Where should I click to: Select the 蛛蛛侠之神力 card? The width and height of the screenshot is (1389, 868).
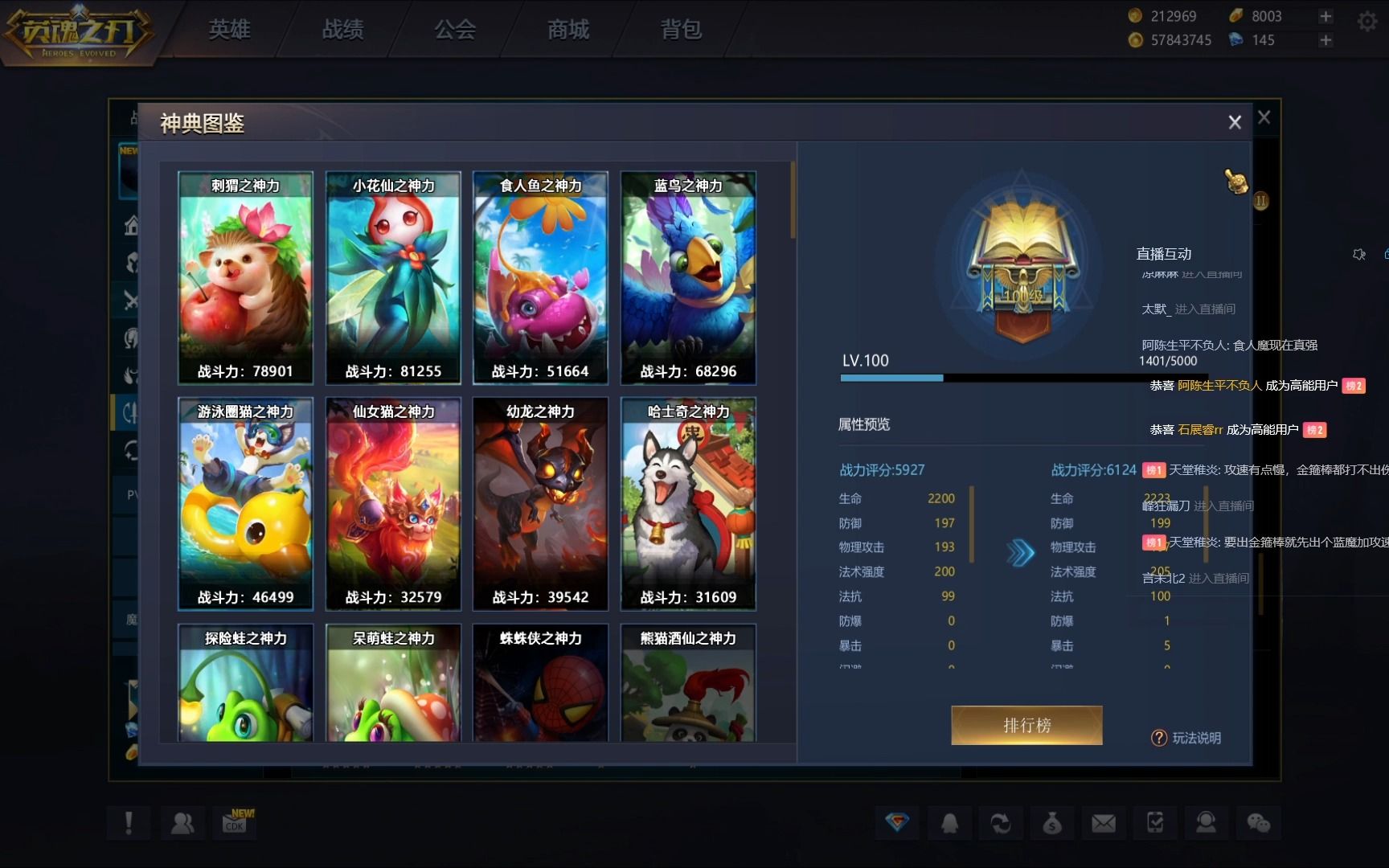pyautogui.click(x=540, y=683)
